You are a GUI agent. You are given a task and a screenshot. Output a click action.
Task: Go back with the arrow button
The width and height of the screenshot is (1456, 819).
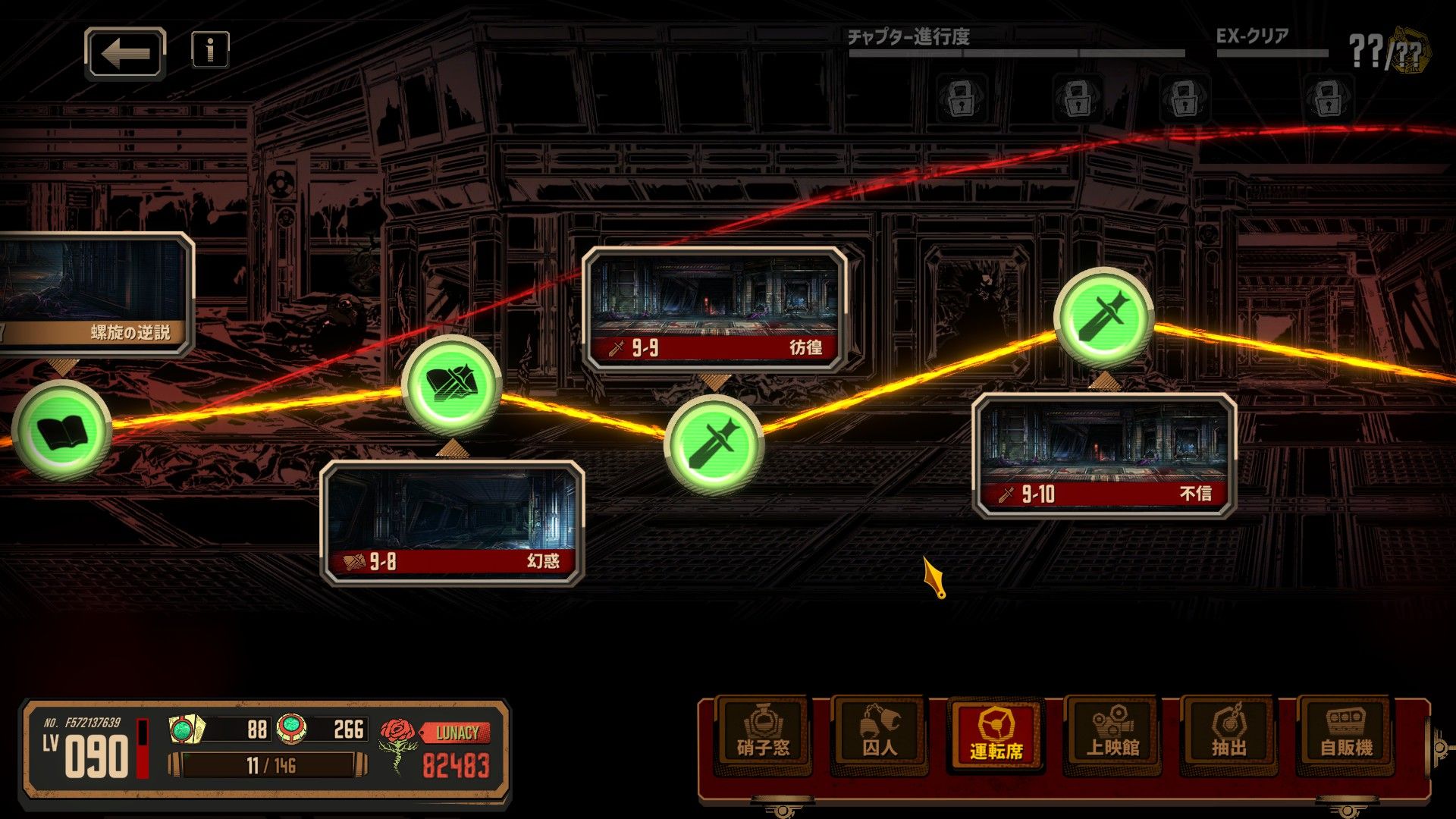125,54
